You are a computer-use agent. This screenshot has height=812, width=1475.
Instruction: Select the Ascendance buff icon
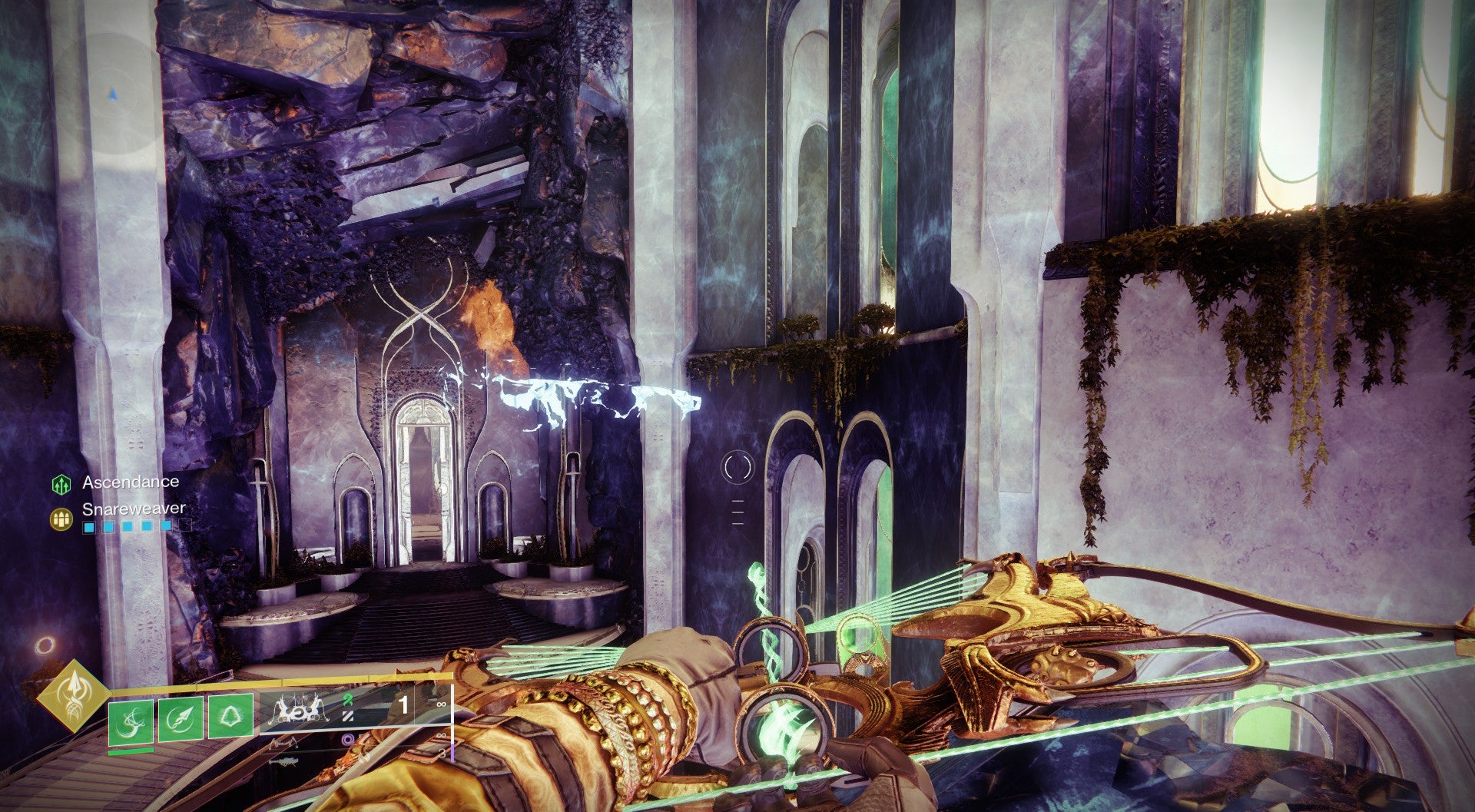pyautogui.click(x=61, y=484)
